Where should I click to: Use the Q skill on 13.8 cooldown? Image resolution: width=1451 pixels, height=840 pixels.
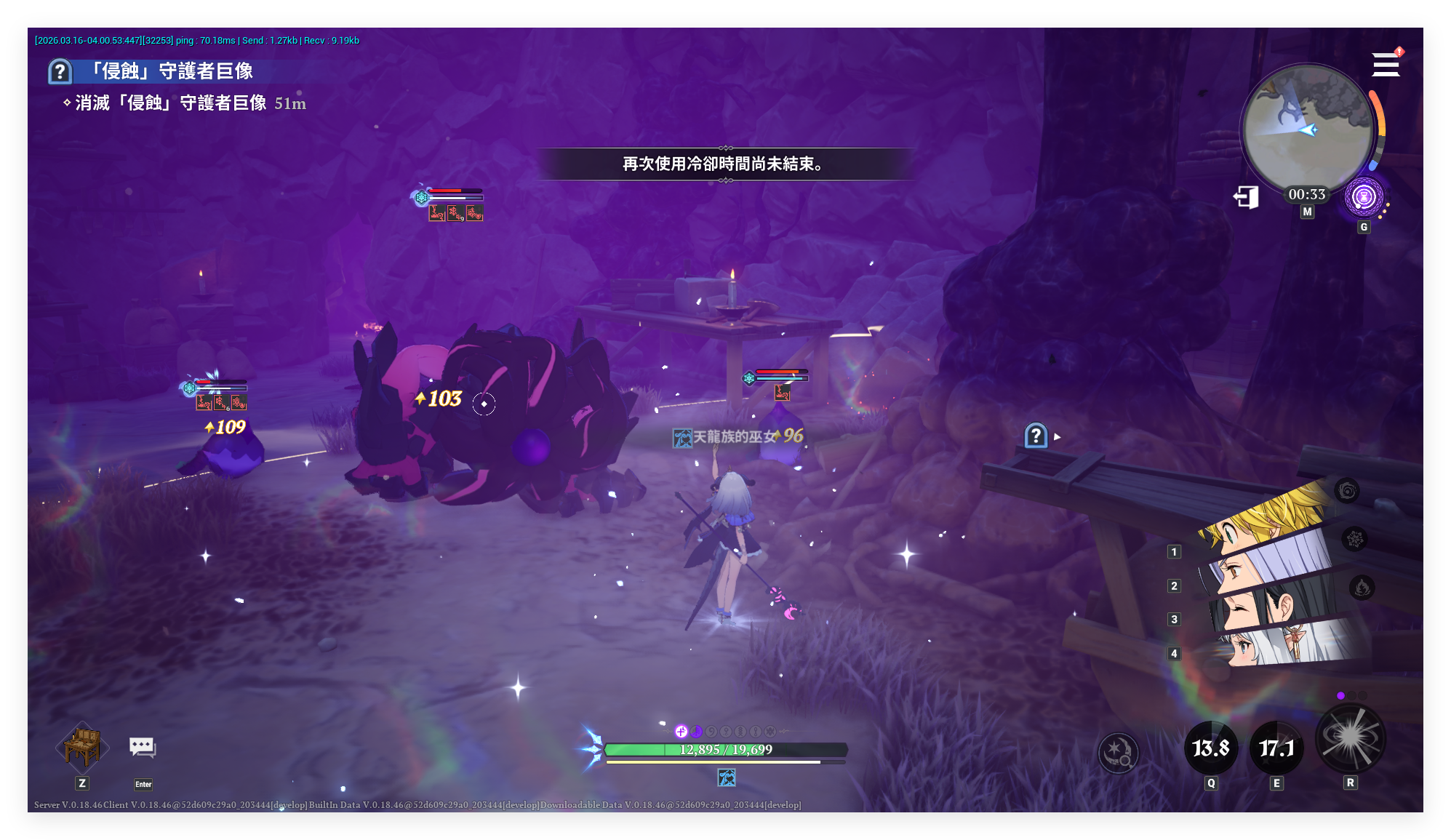pos(1211,748)
